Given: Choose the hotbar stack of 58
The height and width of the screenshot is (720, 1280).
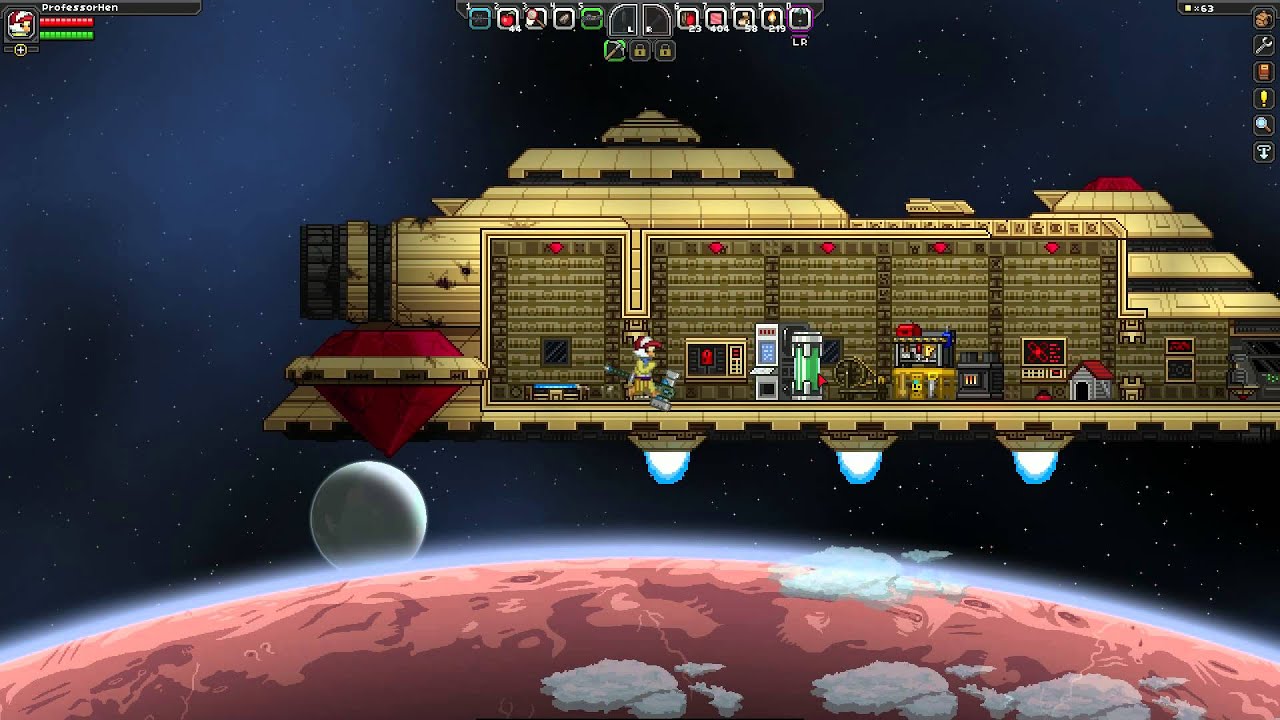Looking at the screenshot, I should [744, 18].
